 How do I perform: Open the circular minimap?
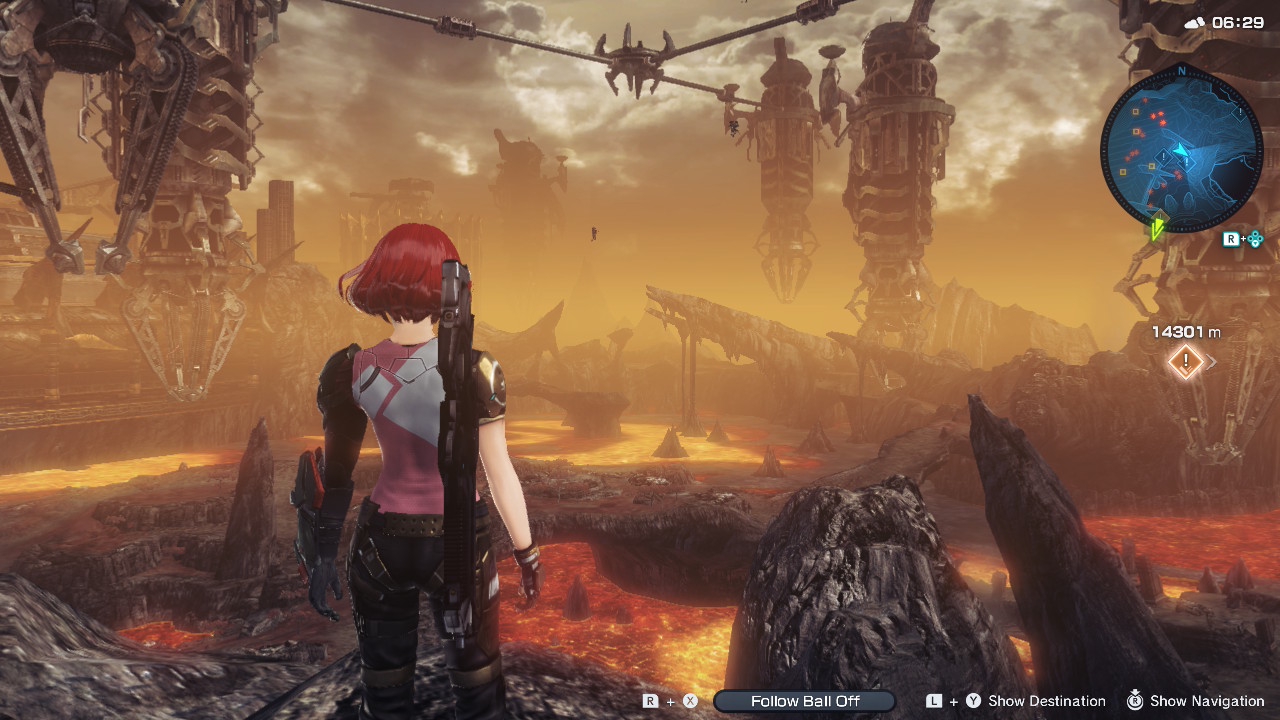pos(1181,151)
